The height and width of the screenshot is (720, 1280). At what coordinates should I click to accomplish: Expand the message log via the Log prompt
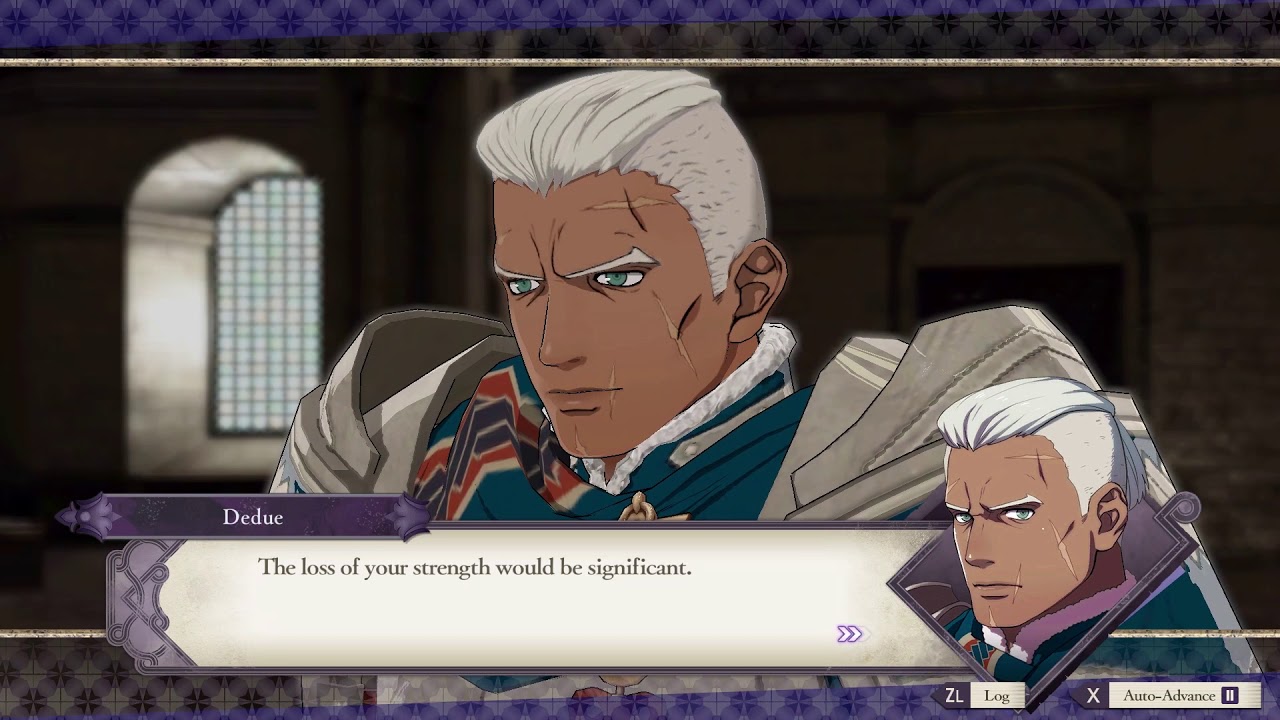click(997, 696)
